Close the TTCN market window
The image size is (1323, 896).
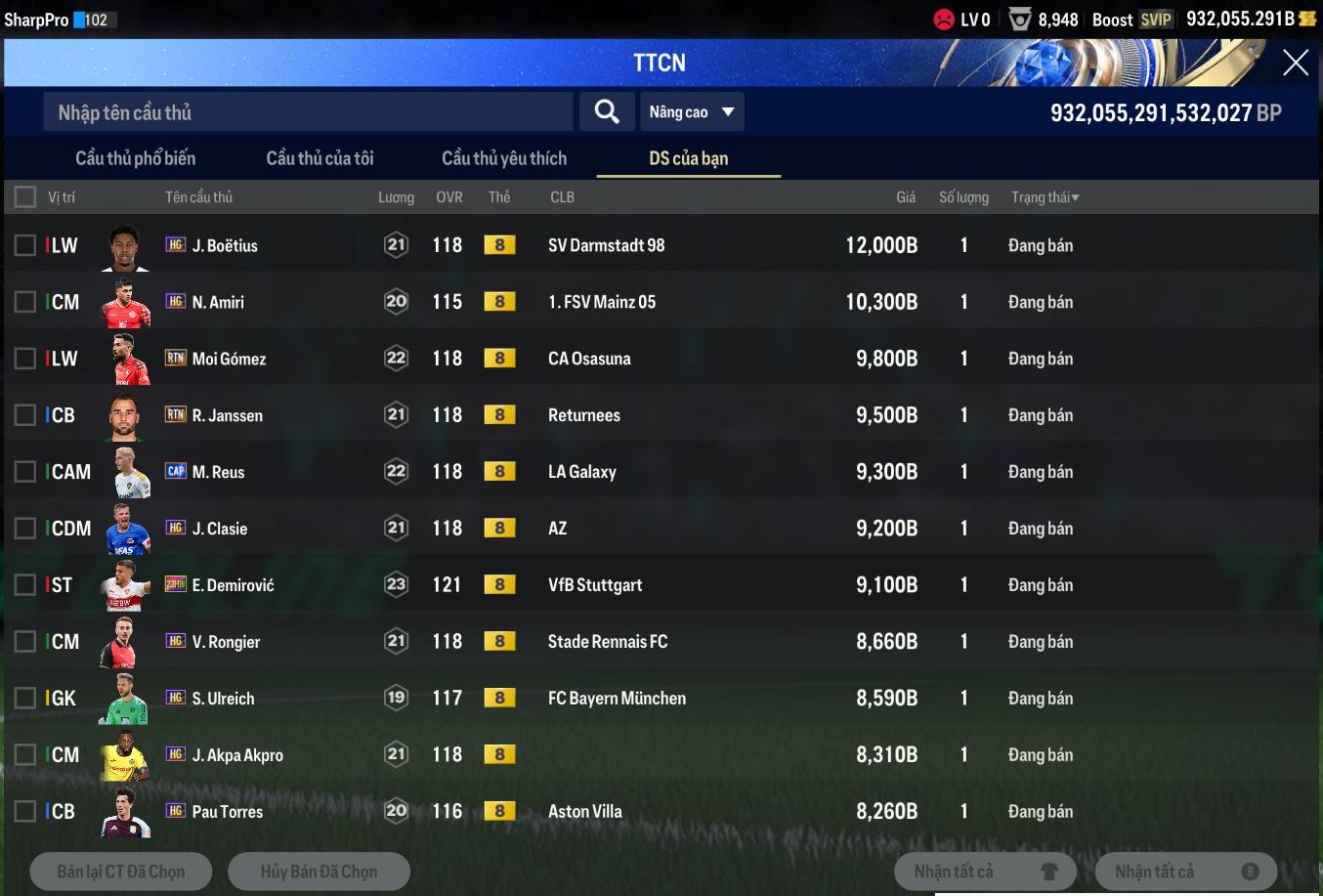point(1295,64)
